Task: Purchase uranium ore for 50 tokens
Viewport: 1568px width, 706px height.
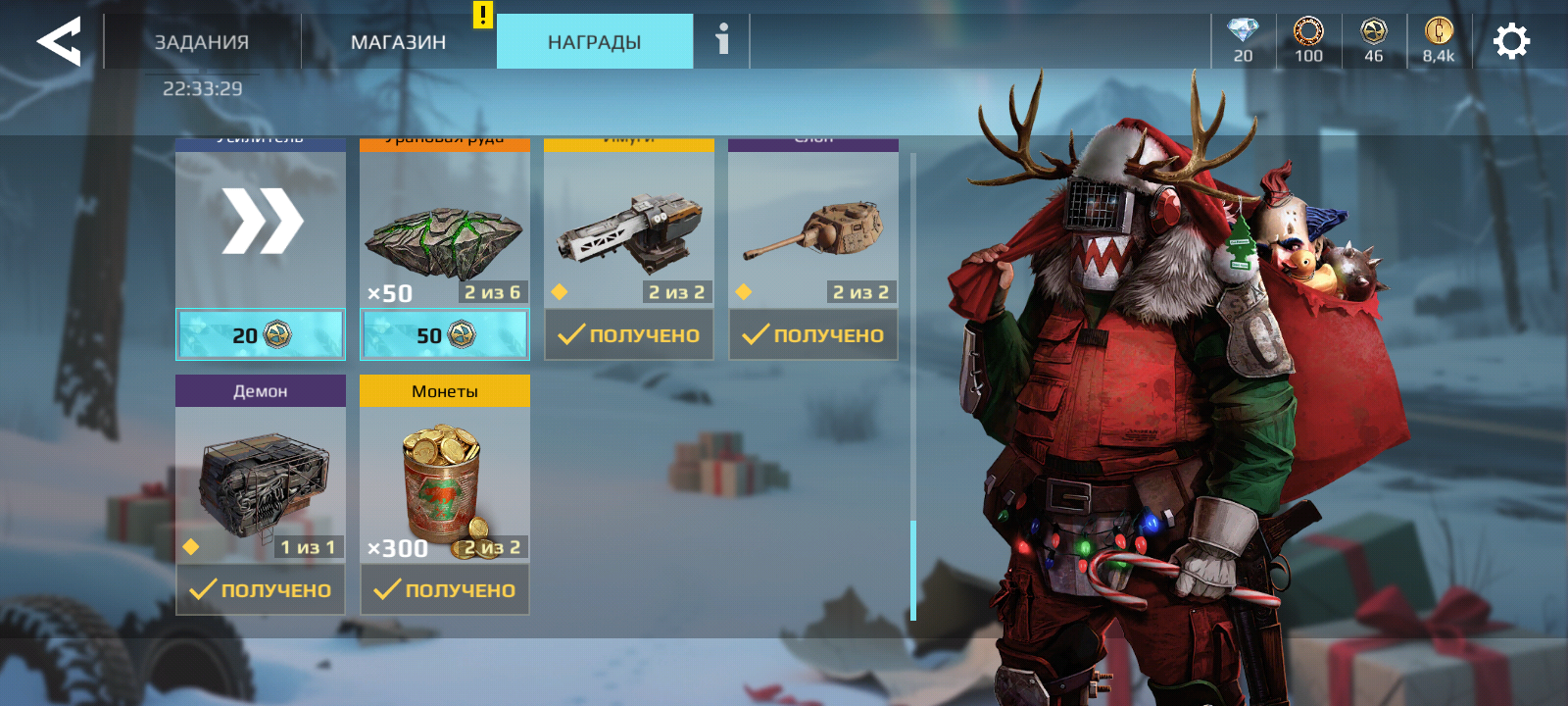Action: coord(445,335)
